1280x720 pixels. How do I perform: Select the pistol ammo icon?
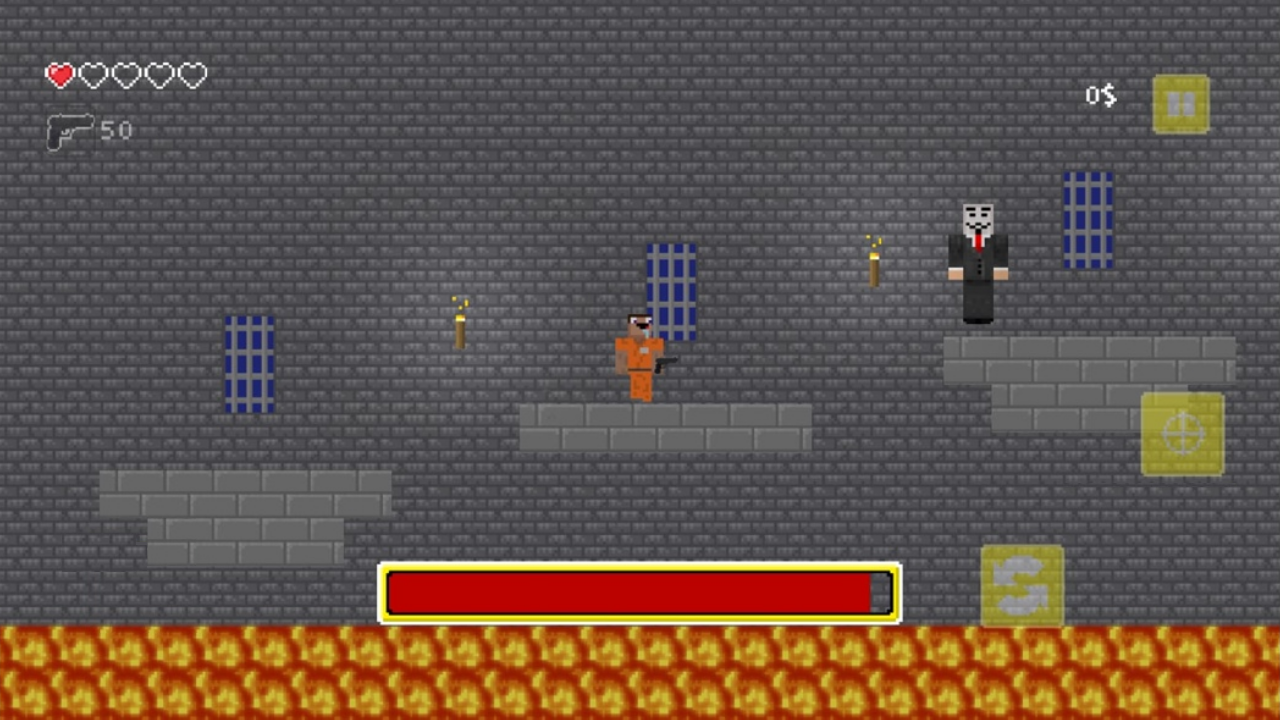tap(68, 131)
